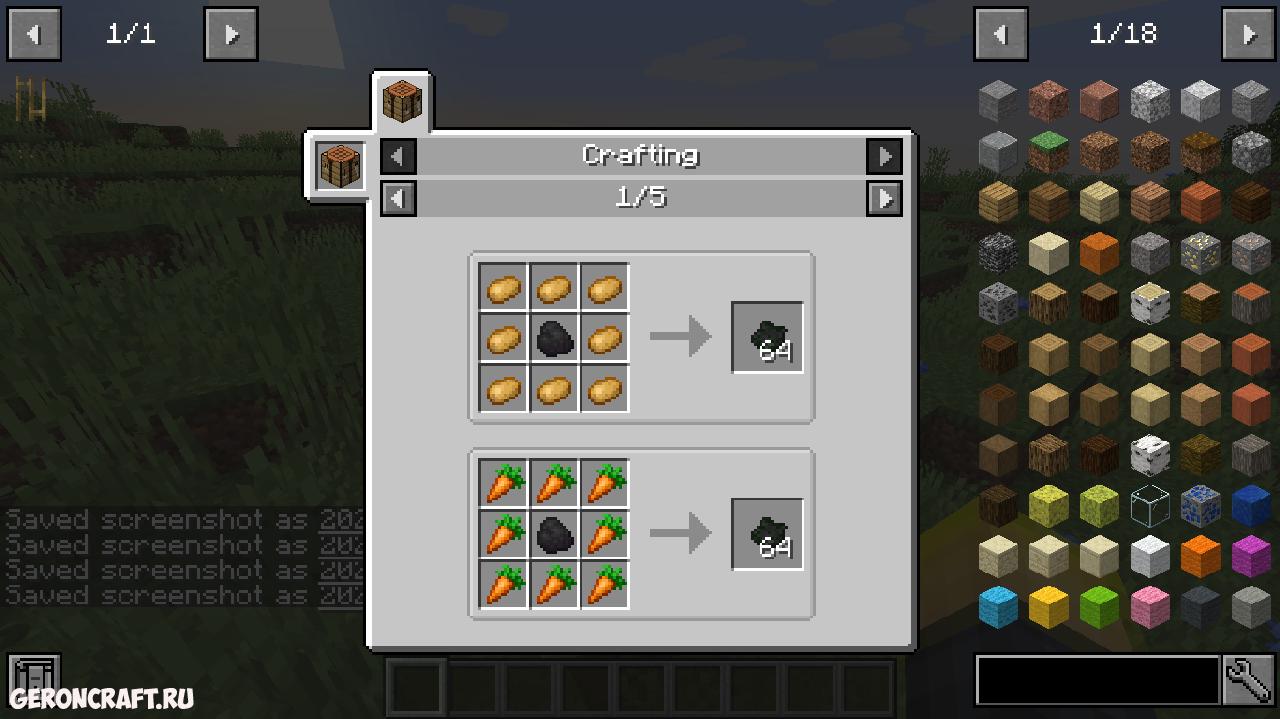1280x719 pixels.
Task: Pick the glass block from item list
Action: tap(1150, 505)
